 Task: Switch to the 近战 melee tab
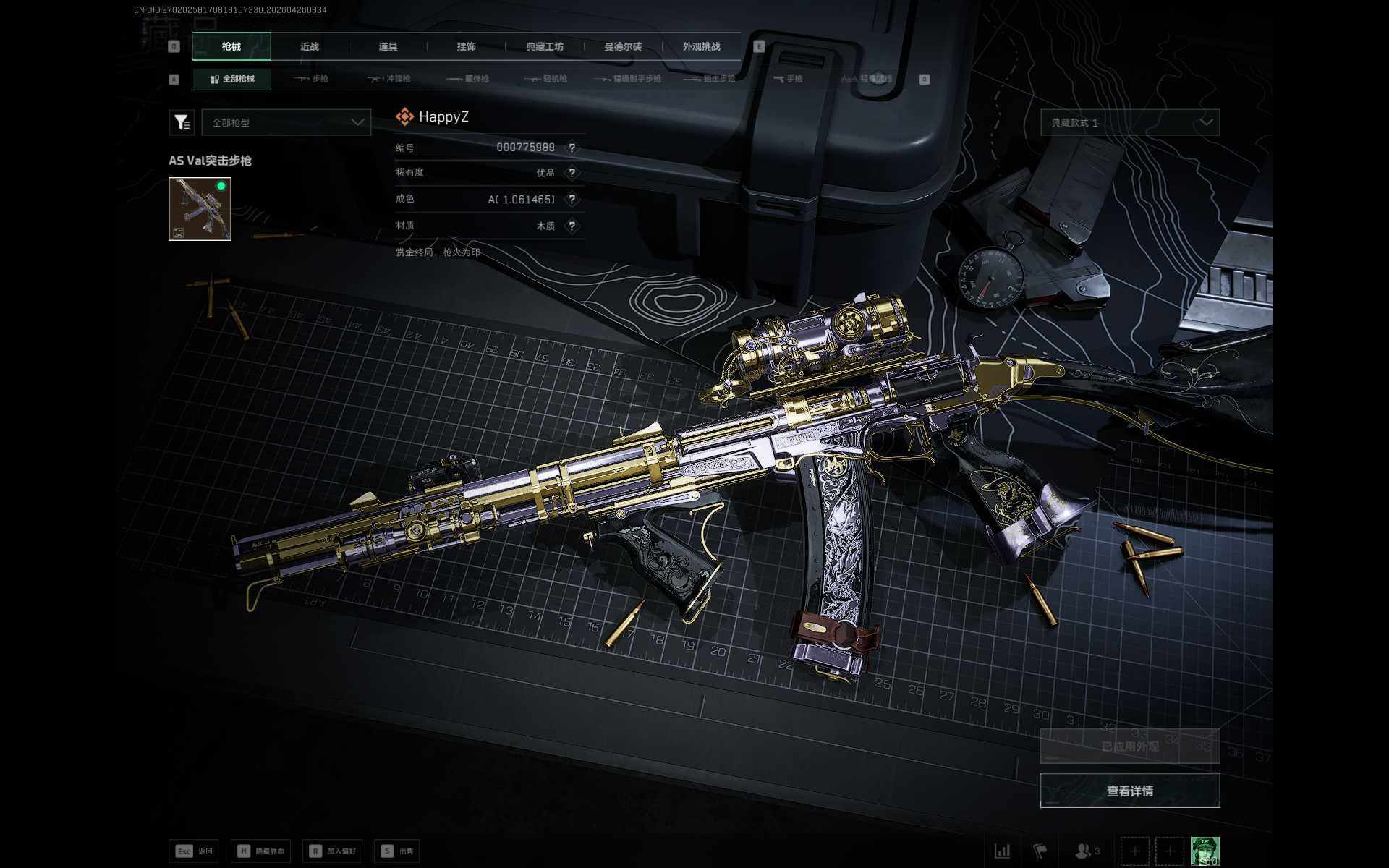point(310,47)
